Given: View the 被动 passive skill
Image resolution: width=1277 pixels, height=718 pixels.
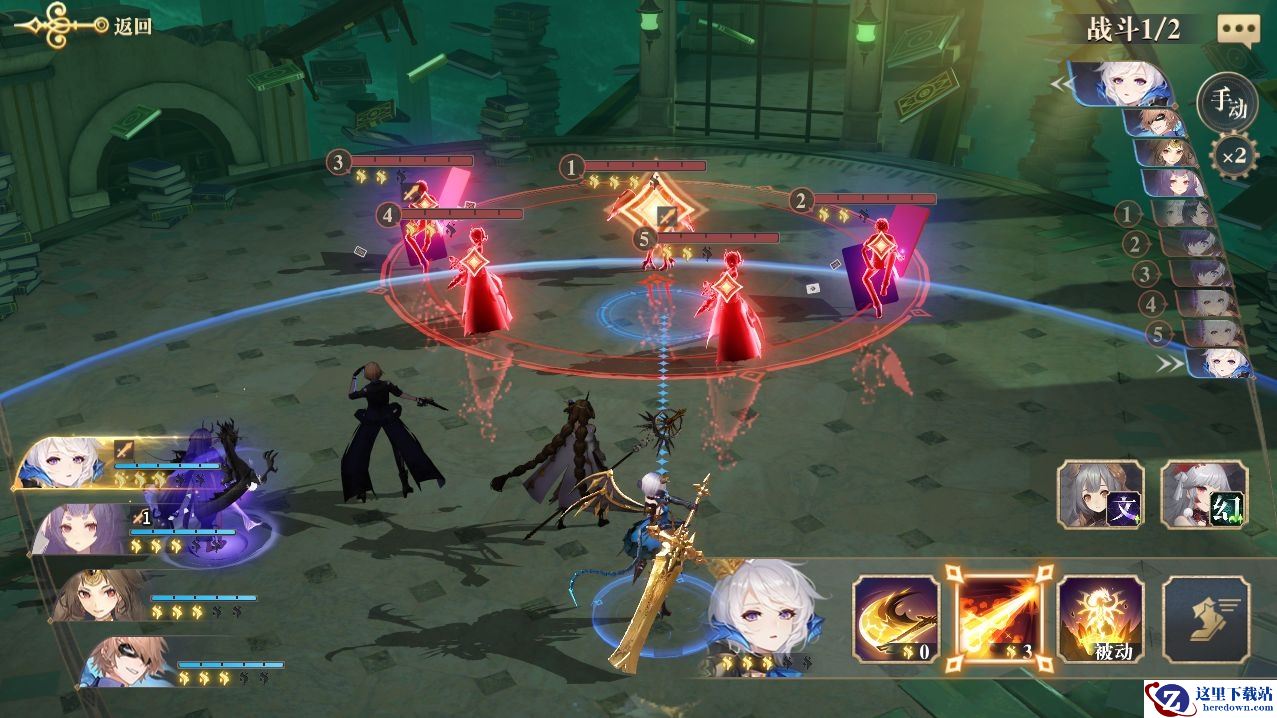Looking at the screenshot, I should pos(1100,619).
